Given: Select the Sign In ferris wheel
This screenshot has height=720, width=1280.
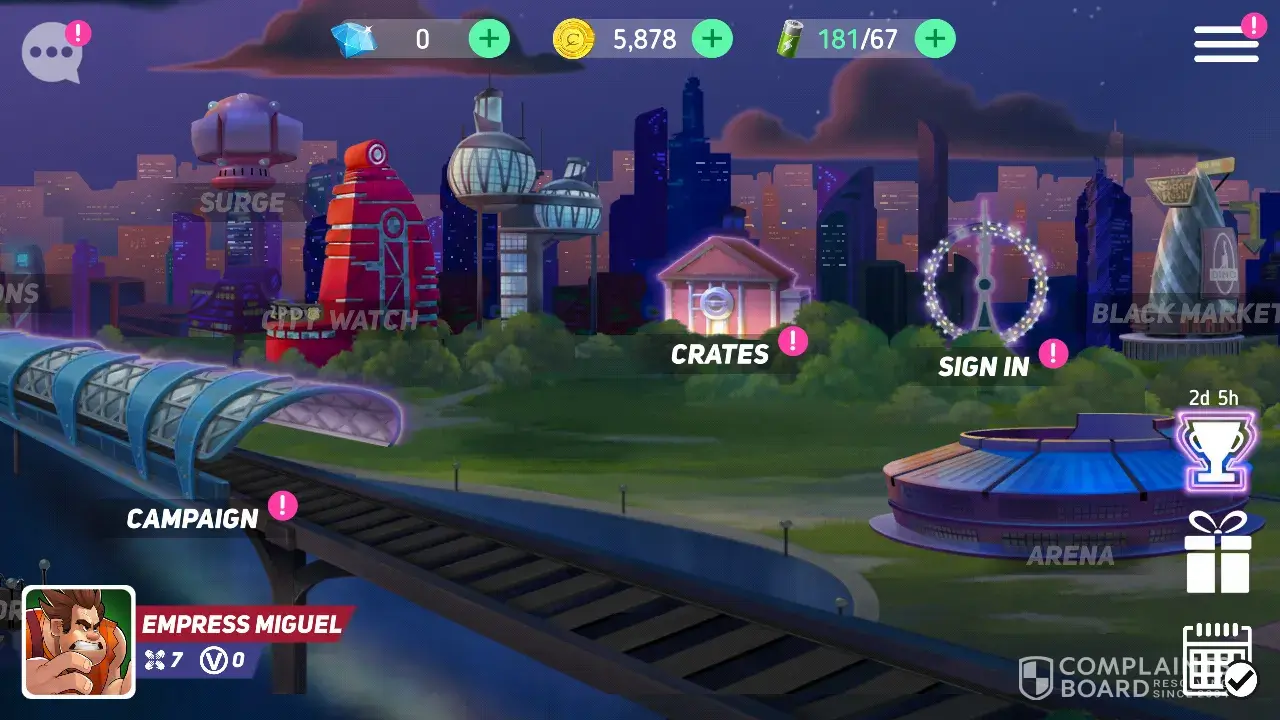Looking at the screenshot, I should 984,285.
